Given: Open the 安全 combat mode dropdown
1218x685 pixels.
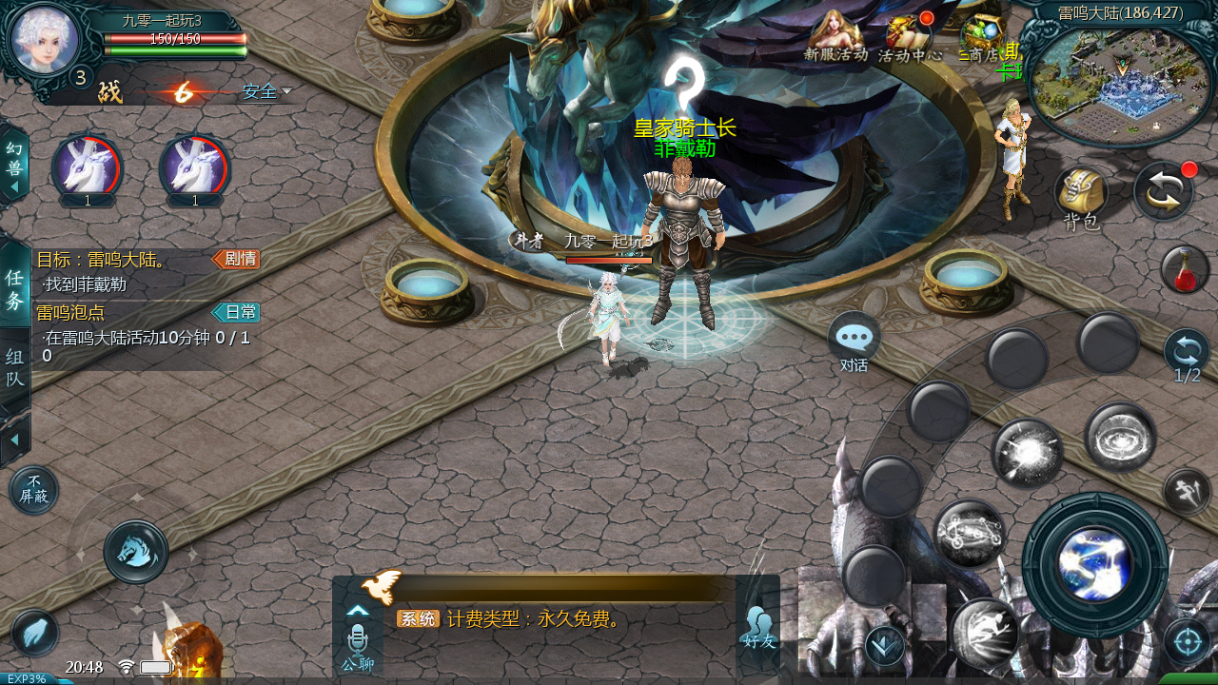Looking at the screenshot, I should point(265,92).
